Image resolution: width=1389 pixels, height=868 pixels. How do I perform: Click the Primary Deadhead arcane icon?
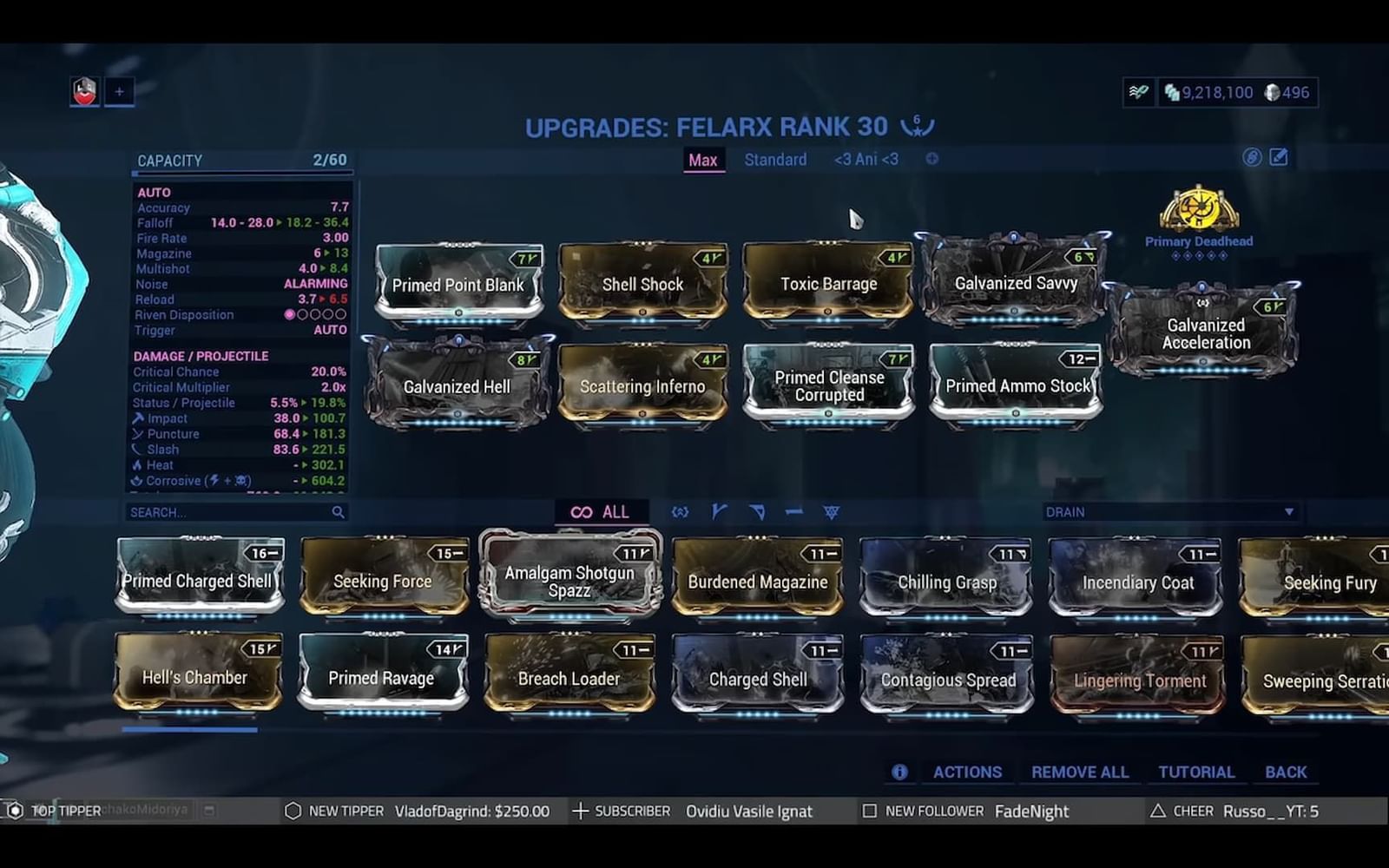(x=1199, y=208)
